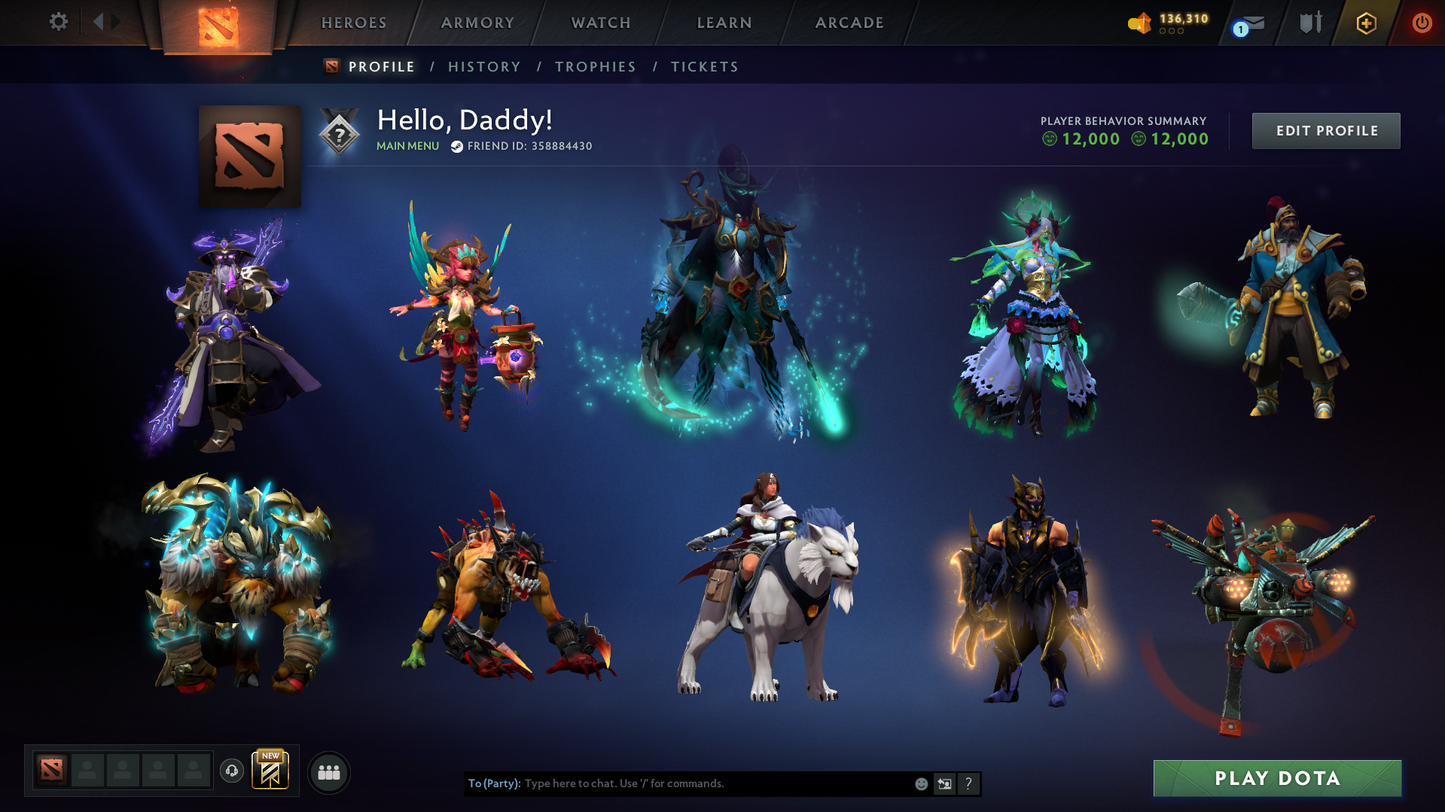Open the settings gear menu

click(x=58, y=20)
